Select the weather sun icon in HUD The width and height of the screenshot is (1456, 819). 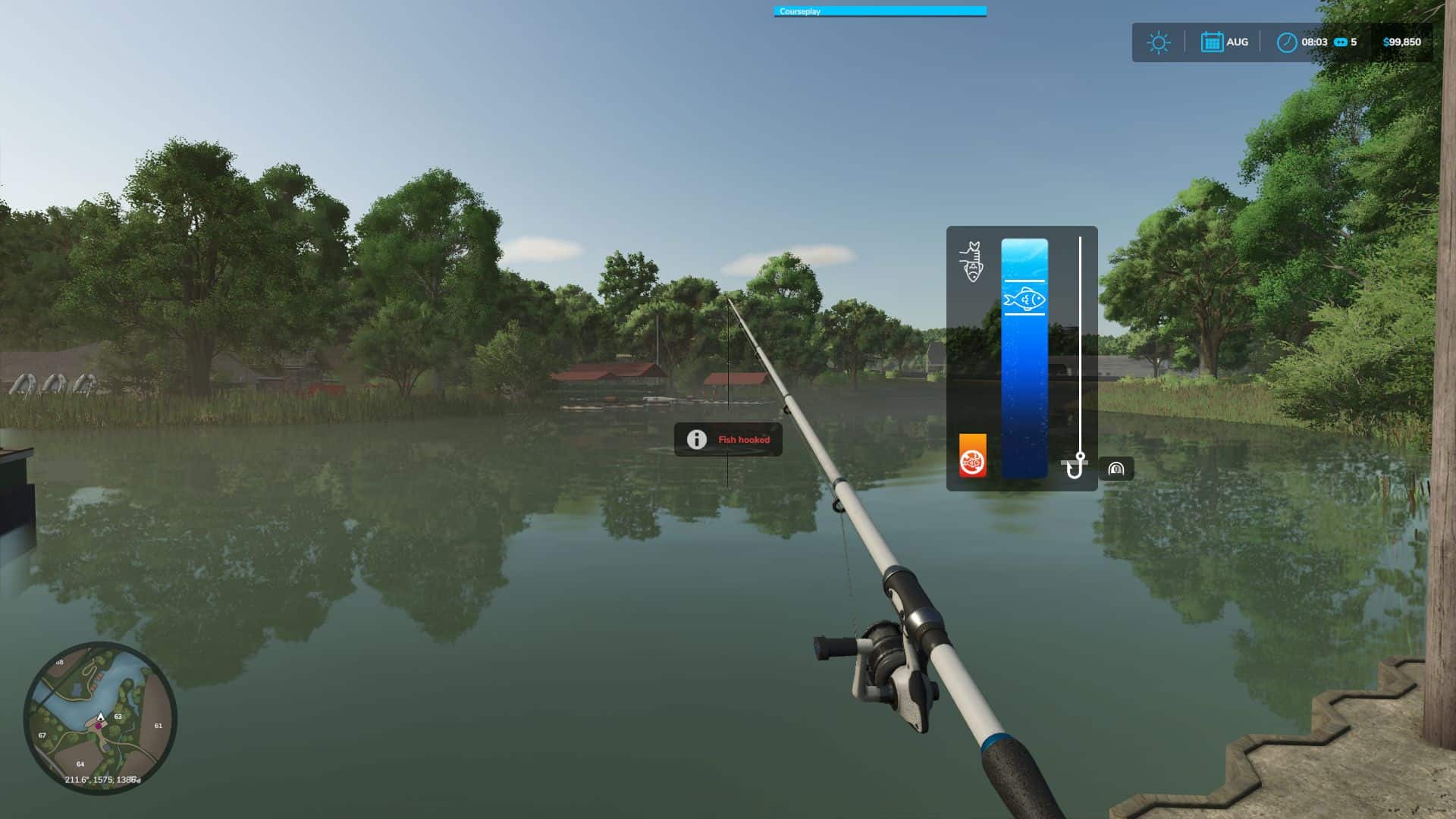(x=1158, y=42)
